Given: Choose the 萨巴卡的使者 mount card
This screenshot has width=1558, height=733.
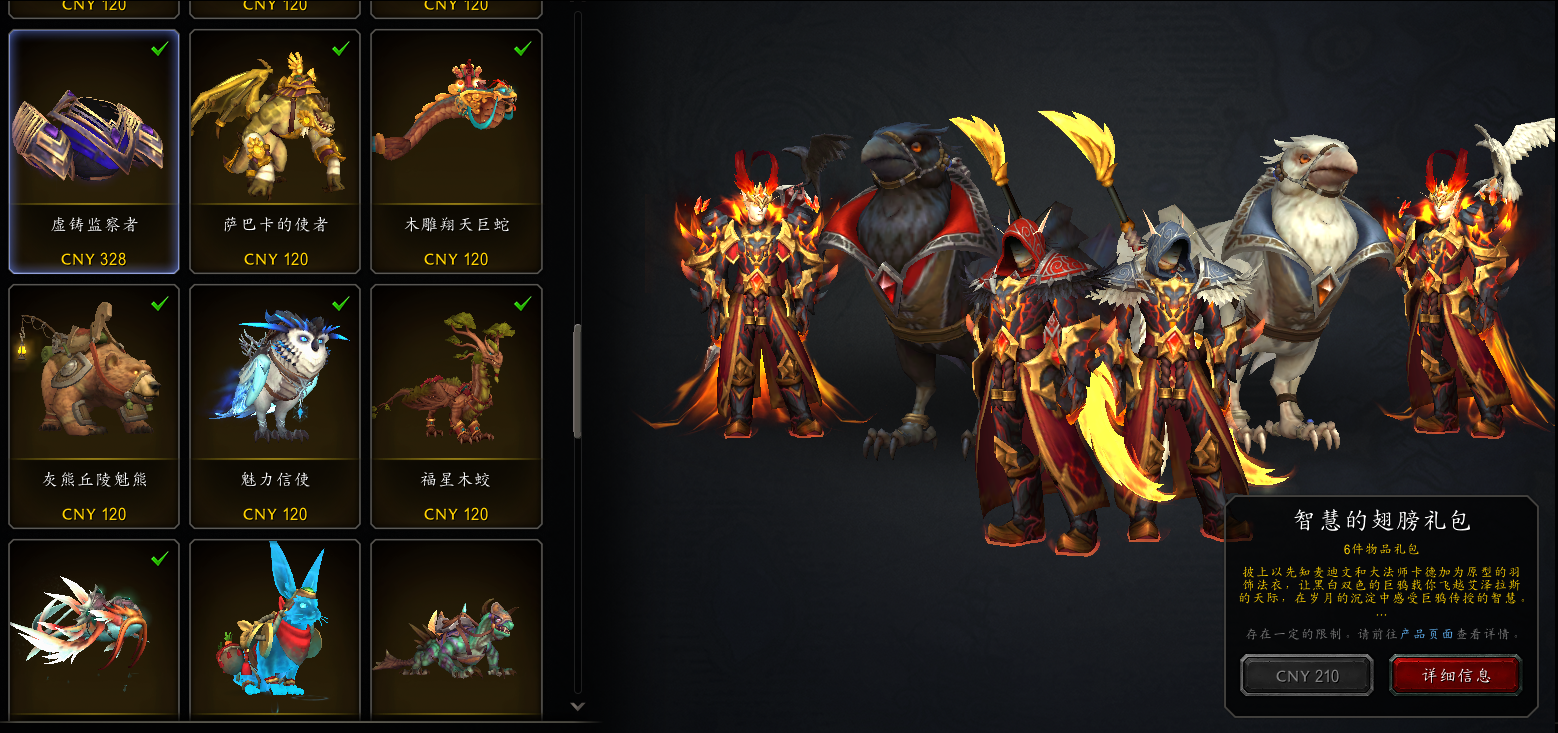Looking at the screenshot, I should click(275, 151).
